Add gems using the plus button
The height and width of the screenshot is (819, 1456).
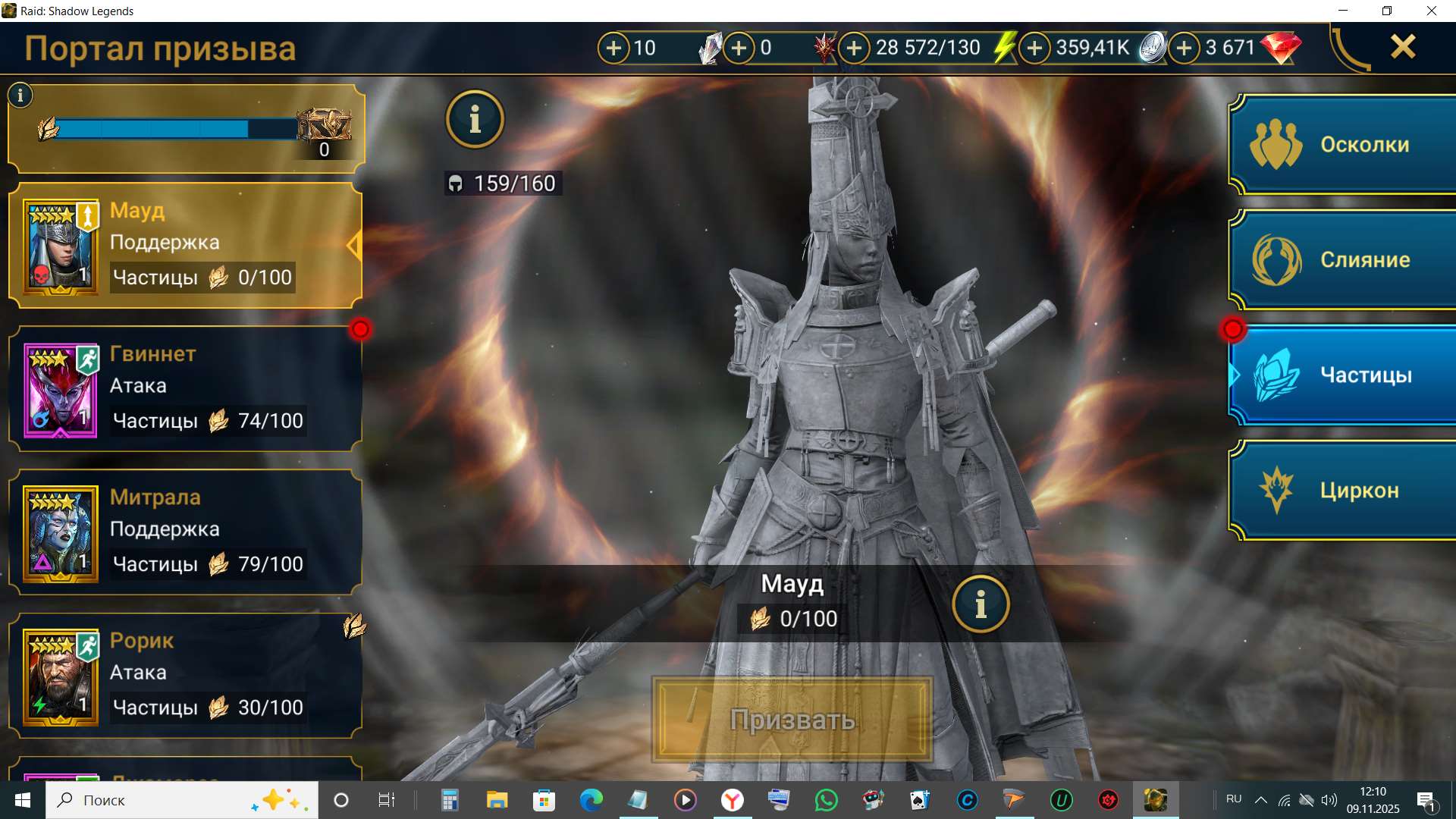[1184, 48]
